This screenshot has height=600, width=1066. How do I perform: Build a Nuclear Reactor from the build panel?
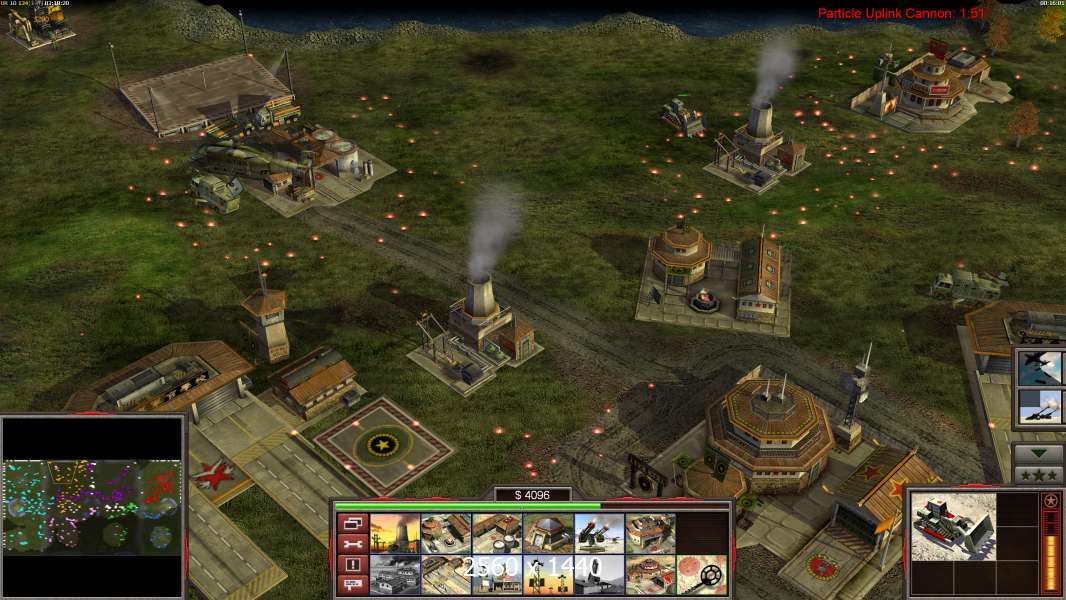coord(395,534)
